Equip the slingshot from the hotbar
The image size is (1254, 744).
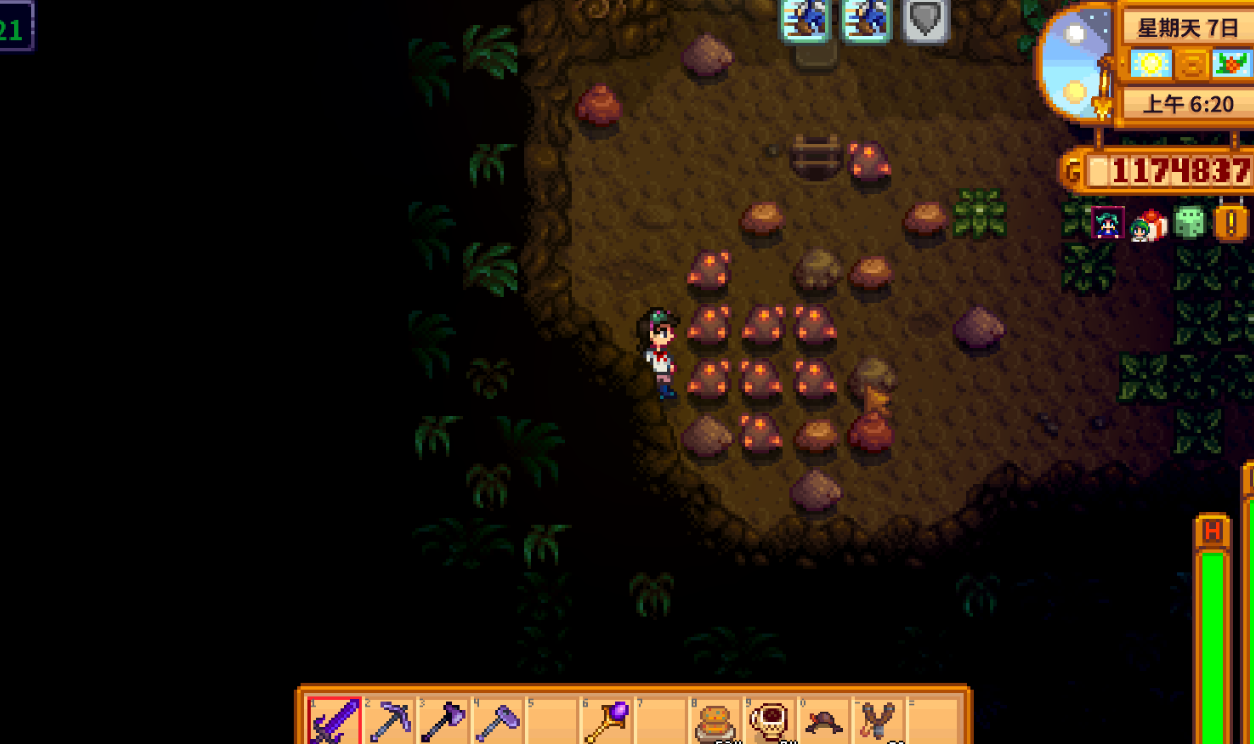[x=877, y=720]
